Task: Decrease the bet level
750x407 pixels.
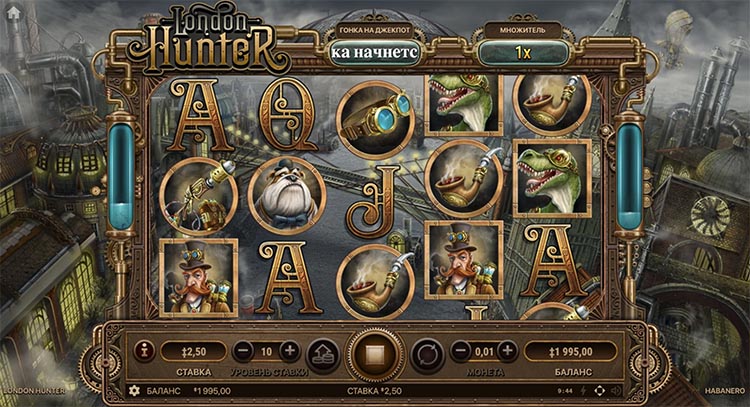Action: tap(243, 351)
